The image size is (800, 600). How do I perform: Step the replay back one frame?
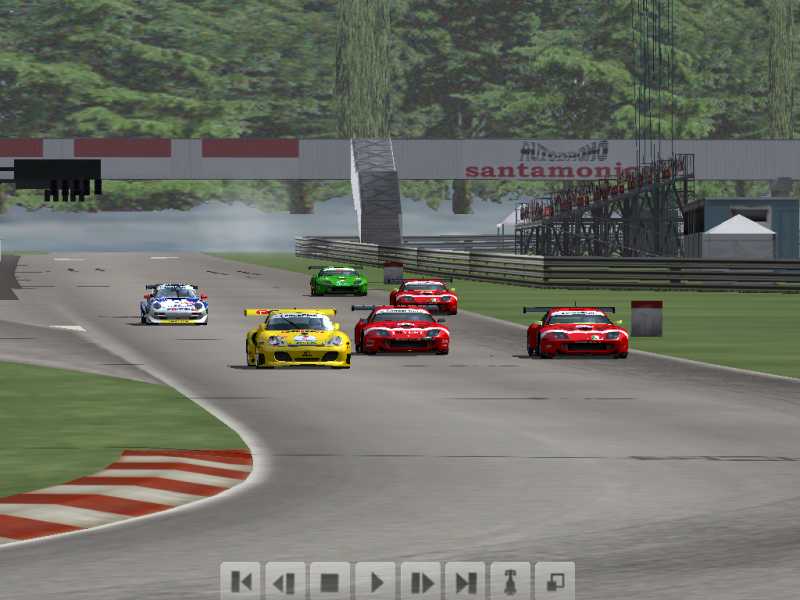coord(285,581)
